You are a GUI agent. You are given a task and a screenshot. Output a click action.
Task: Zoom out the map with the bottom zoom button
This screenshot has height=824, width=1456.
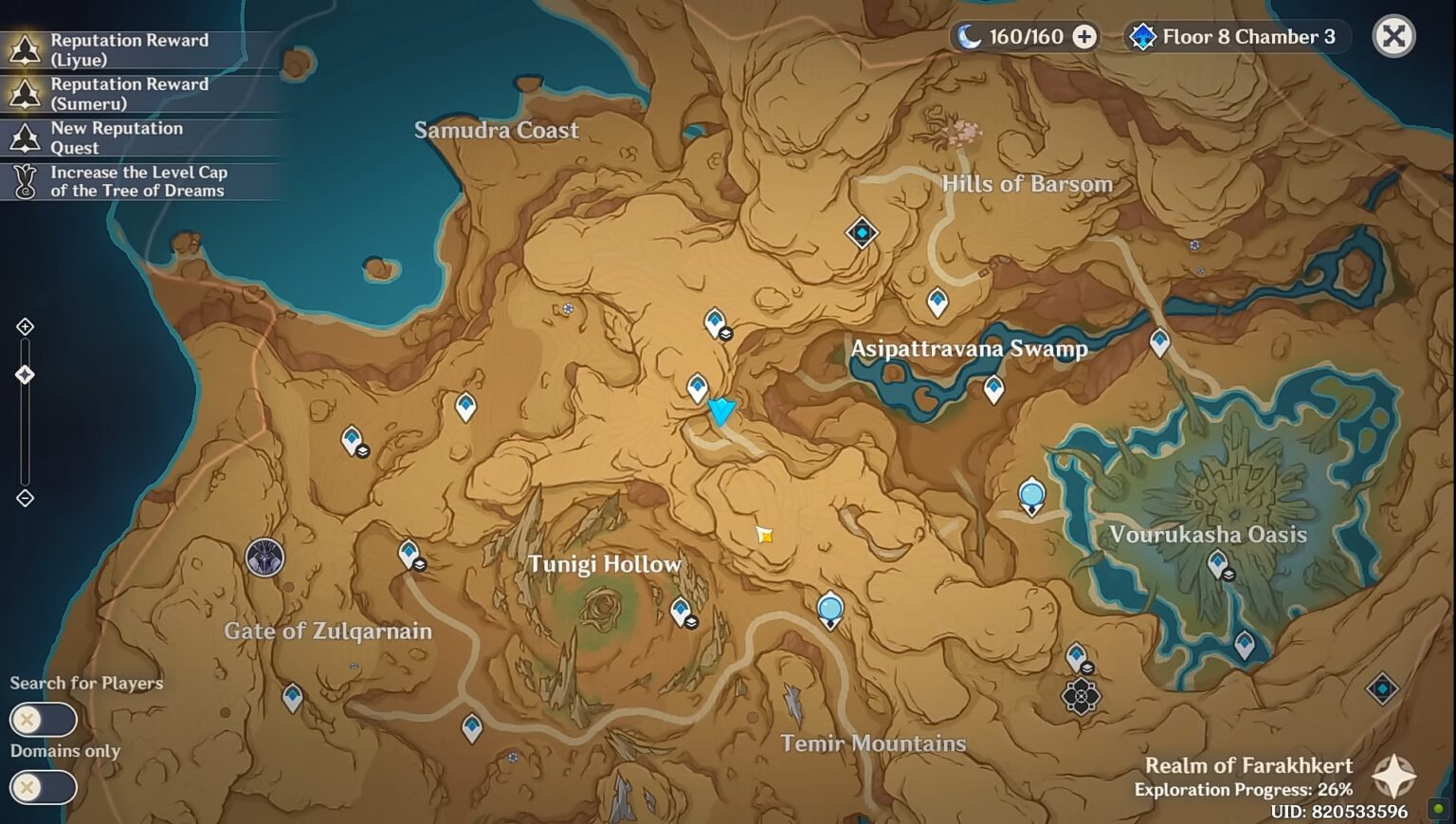point(26,498)
